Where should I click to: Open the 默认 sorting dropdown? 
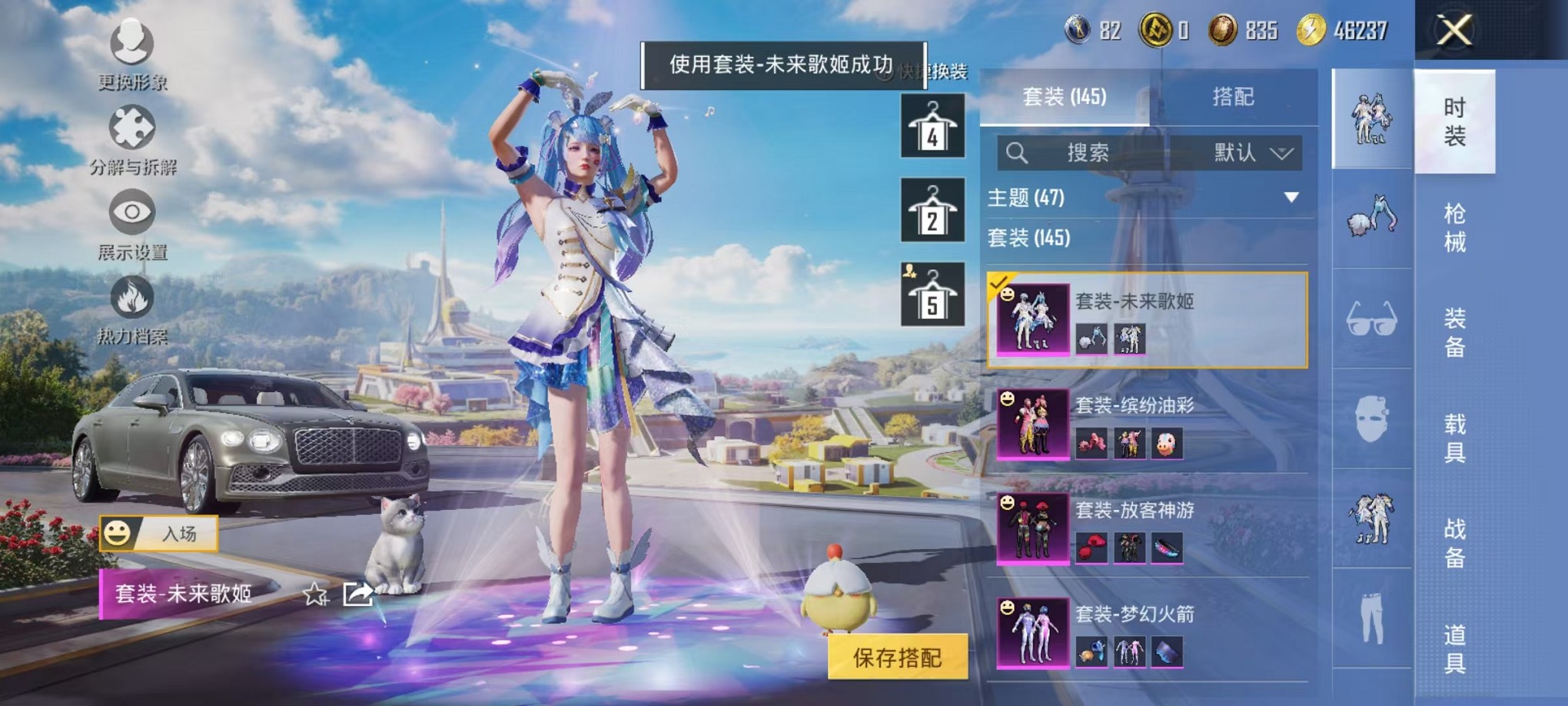point(1253,153)
